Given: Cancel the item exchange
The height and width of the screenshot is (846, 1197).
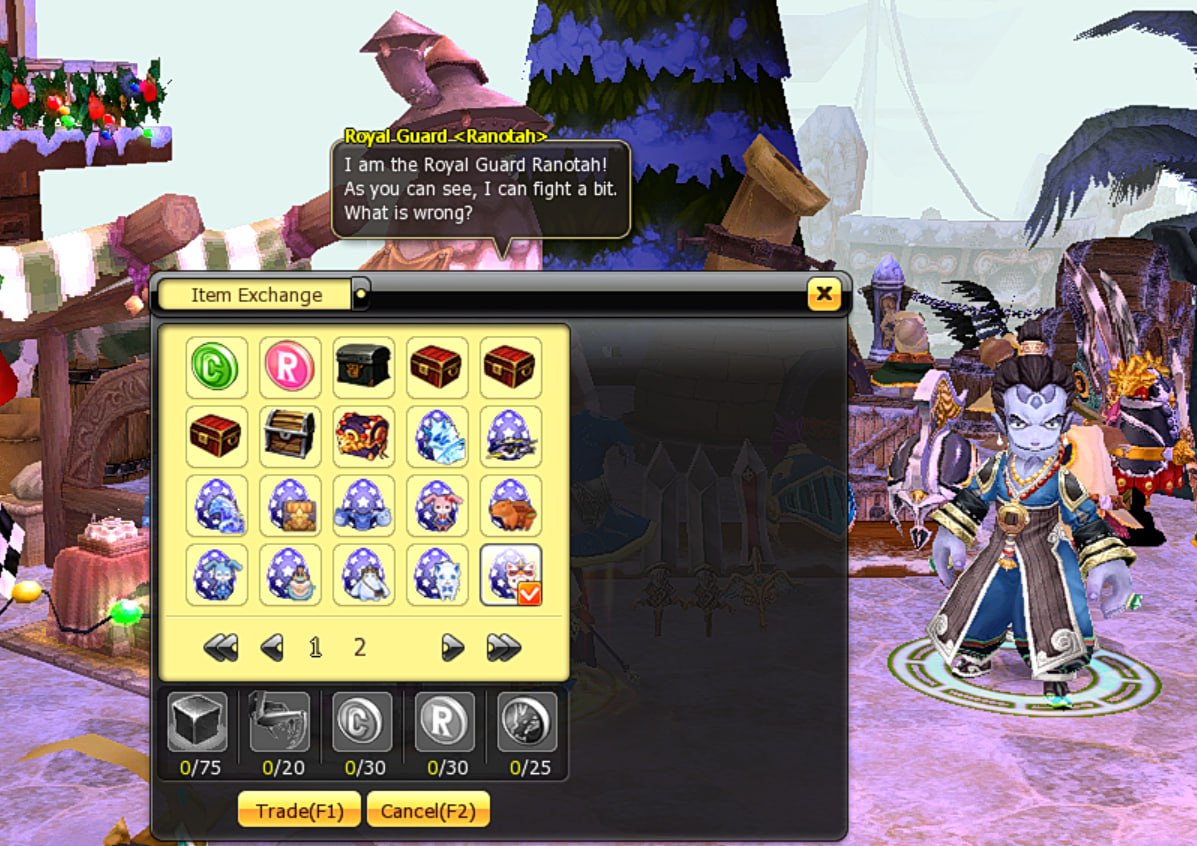Looking at the screenshot, I should pos(428,810).
